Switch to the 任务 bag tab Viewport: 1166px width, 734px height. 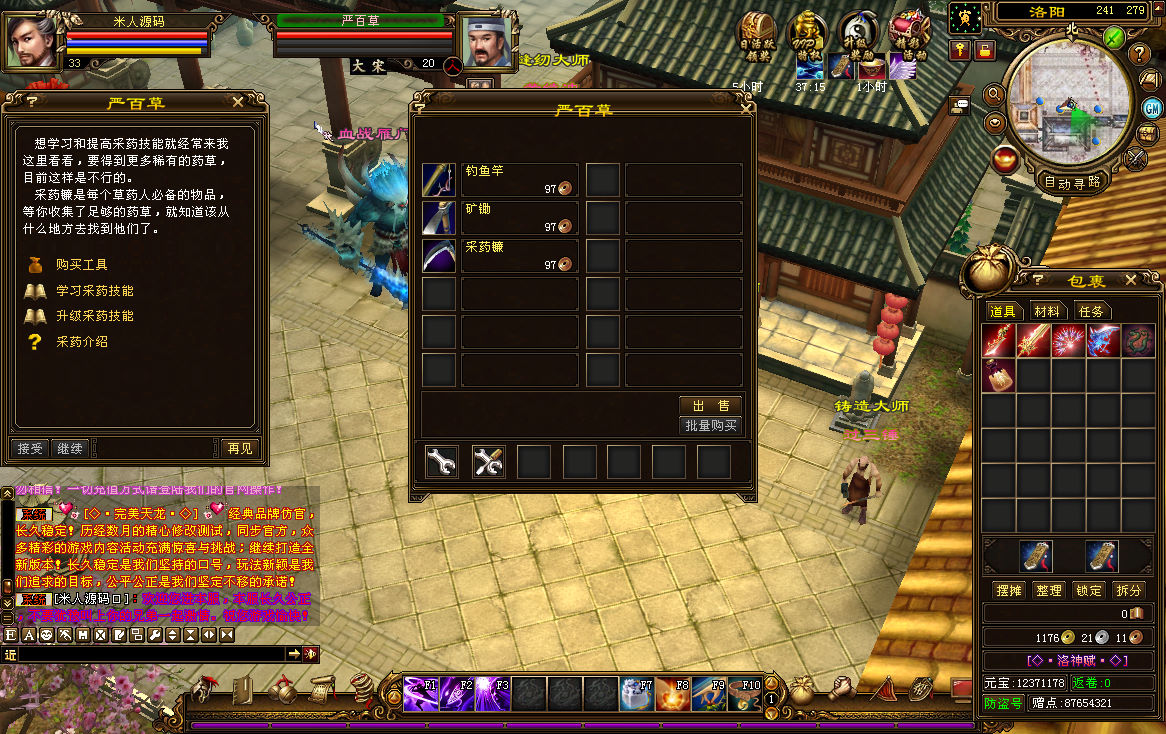click(x=1091, y=312)
